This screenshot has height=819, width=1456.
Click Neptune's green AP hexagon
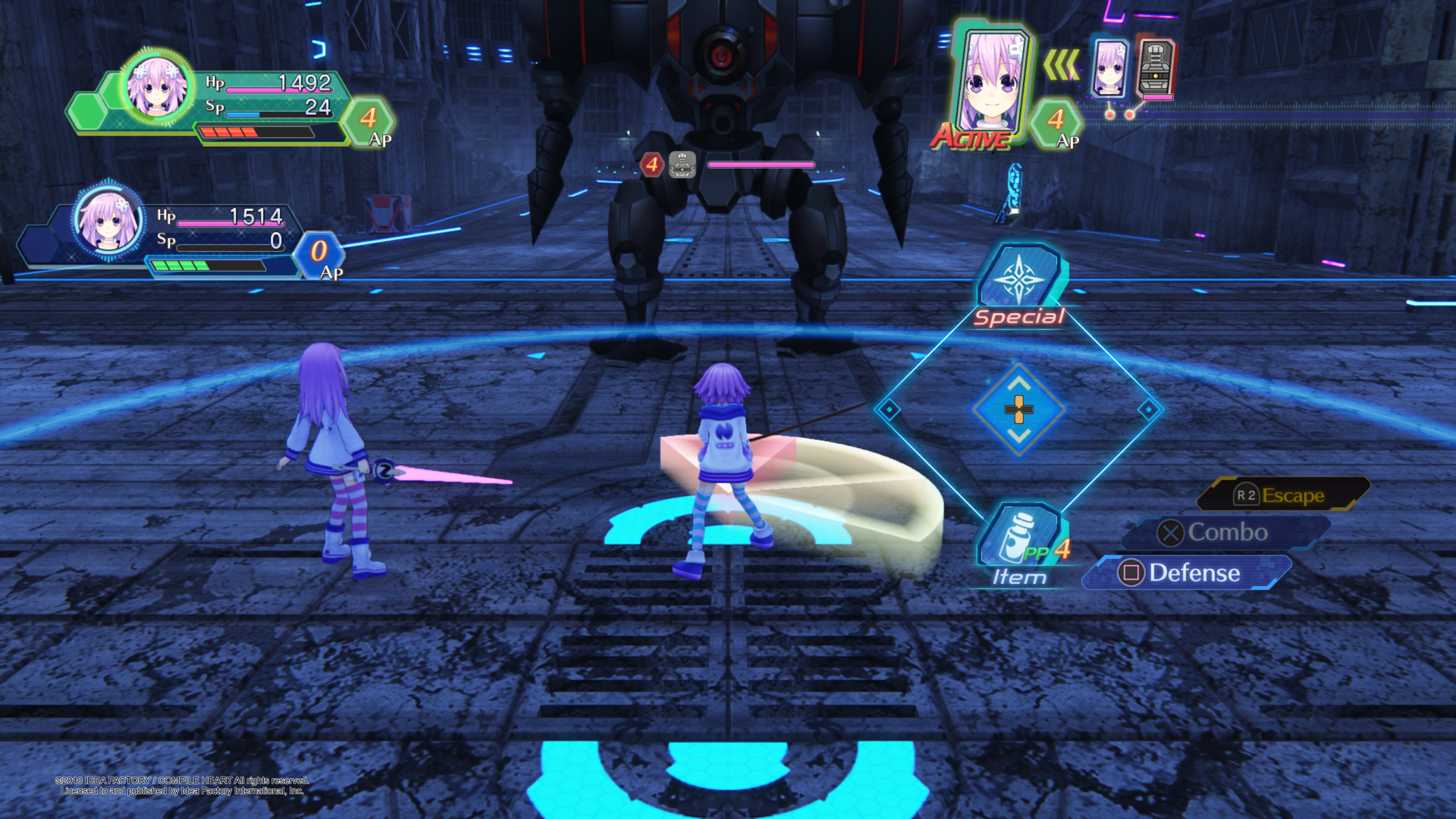(369, 121)
